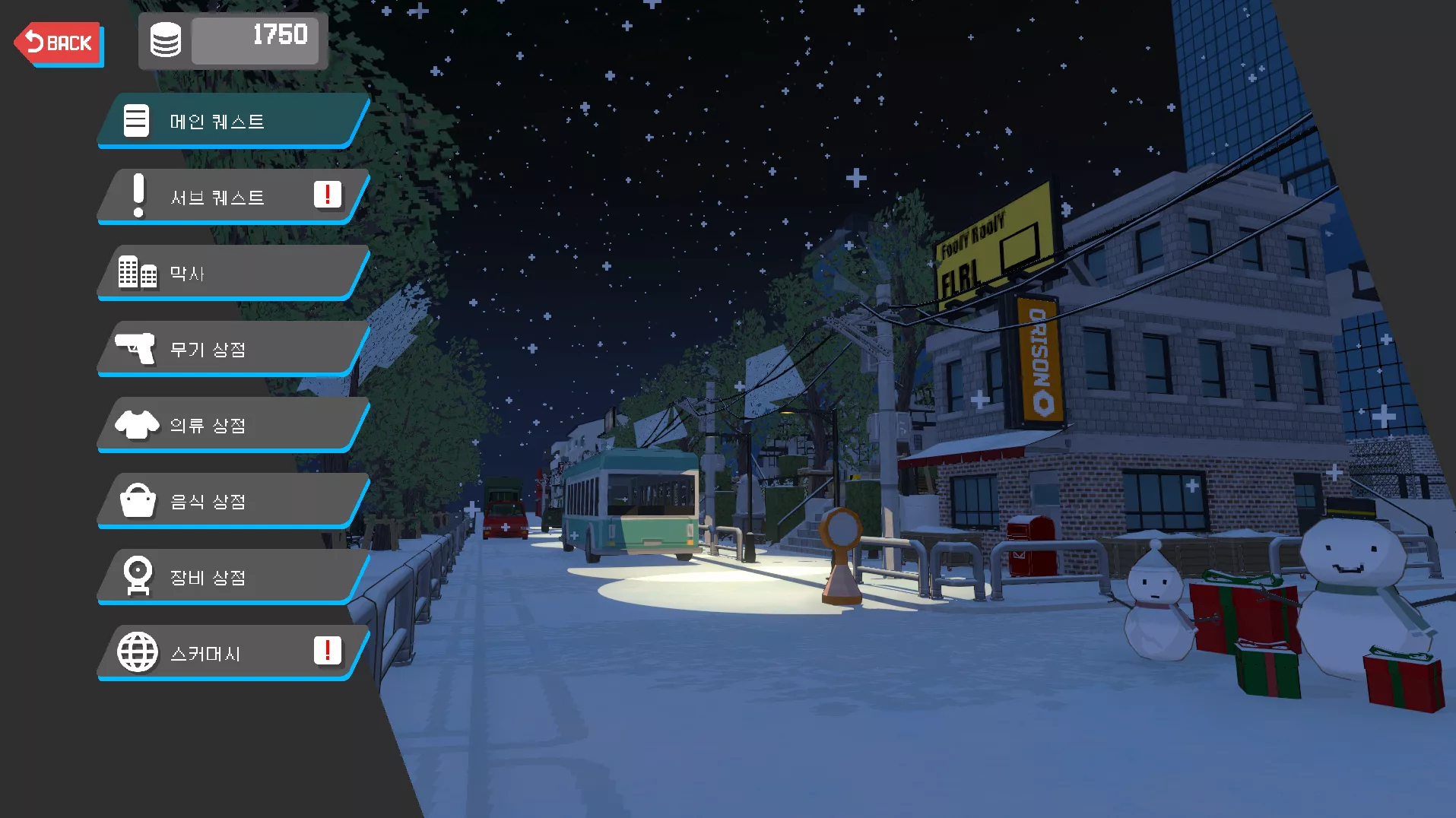Open the 무기 상점 weapon shop

point(232,349)
